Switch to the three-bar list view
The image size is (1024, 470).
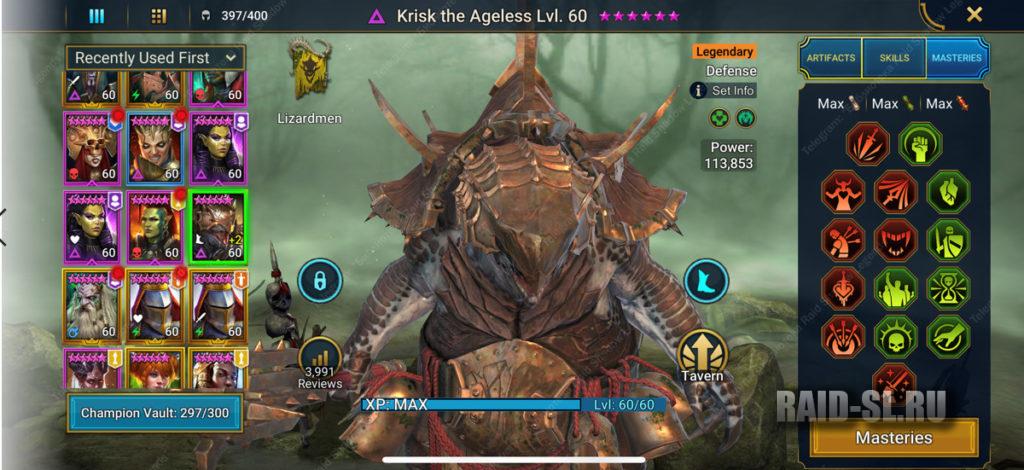pyautogui.click(x=97, y=16)
